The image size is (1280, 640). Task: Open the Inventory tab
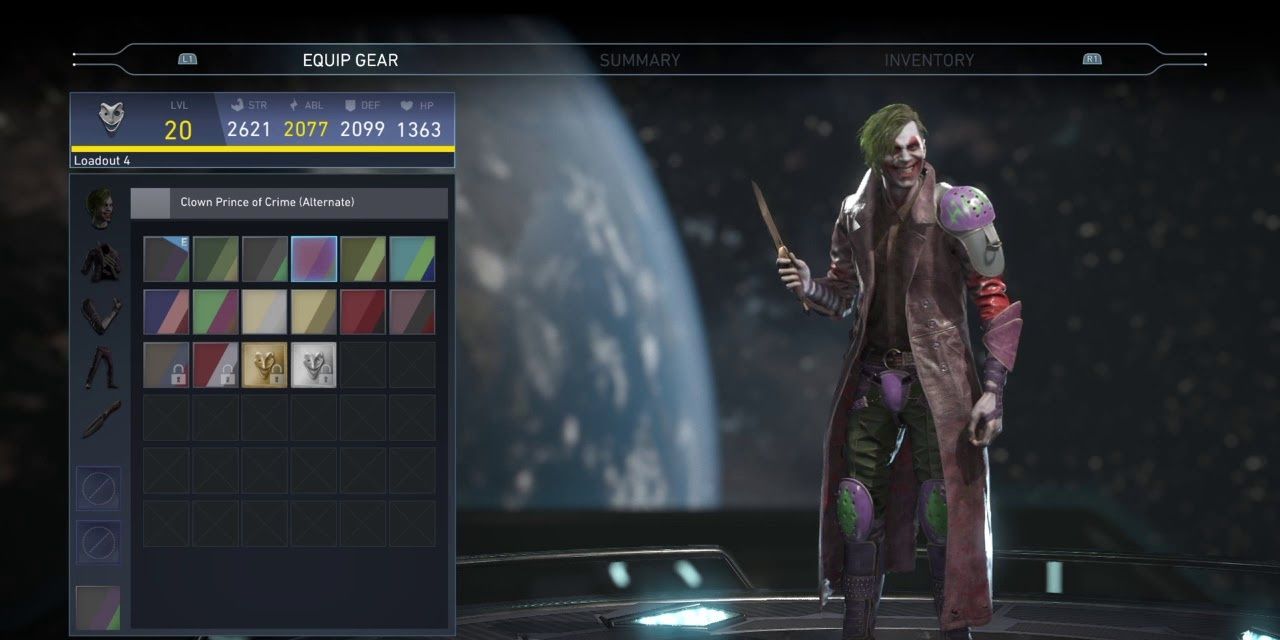pos(928,60)
